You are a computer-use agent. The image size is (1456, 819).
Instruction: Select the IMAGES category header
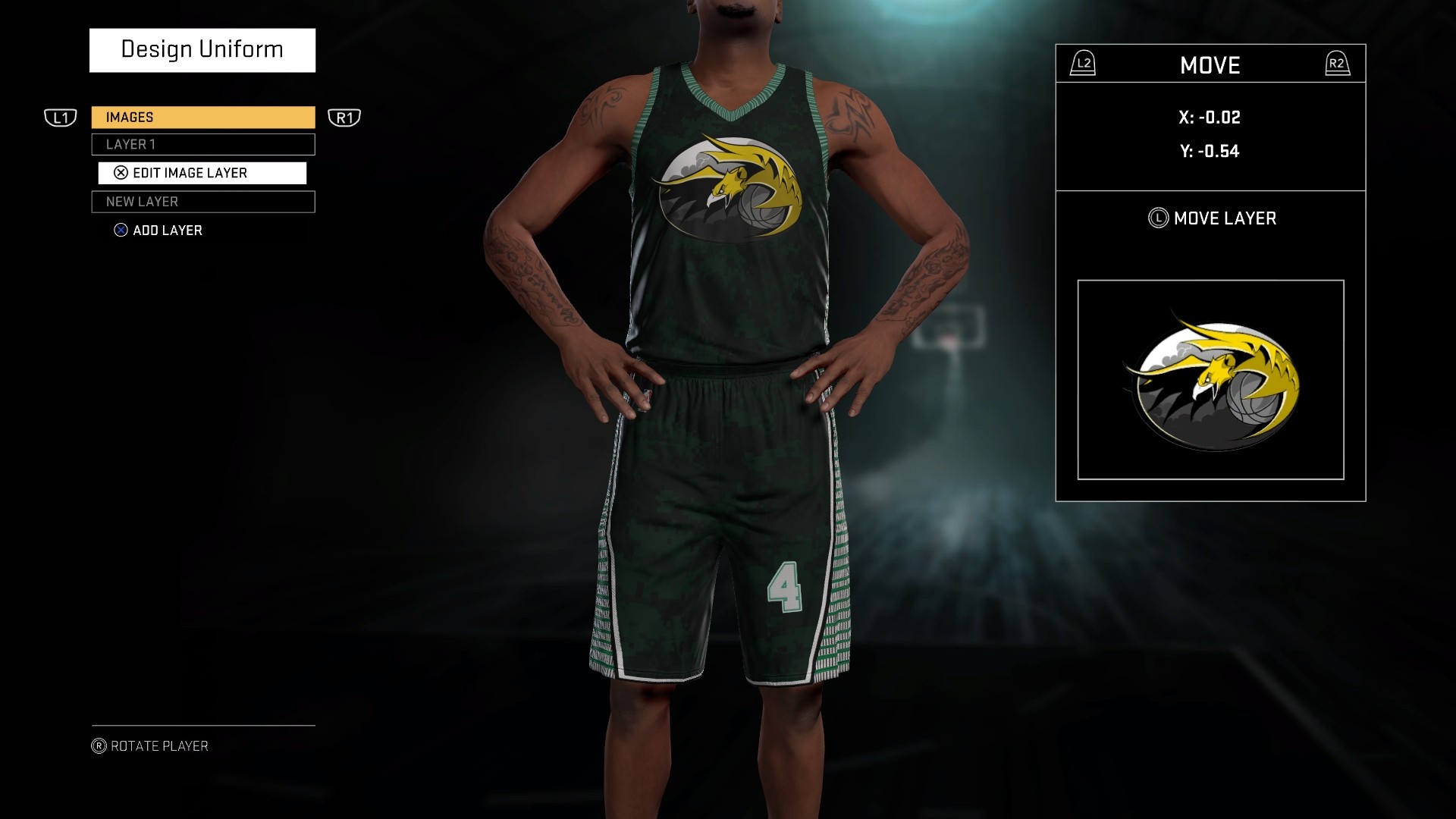point(202,118)
